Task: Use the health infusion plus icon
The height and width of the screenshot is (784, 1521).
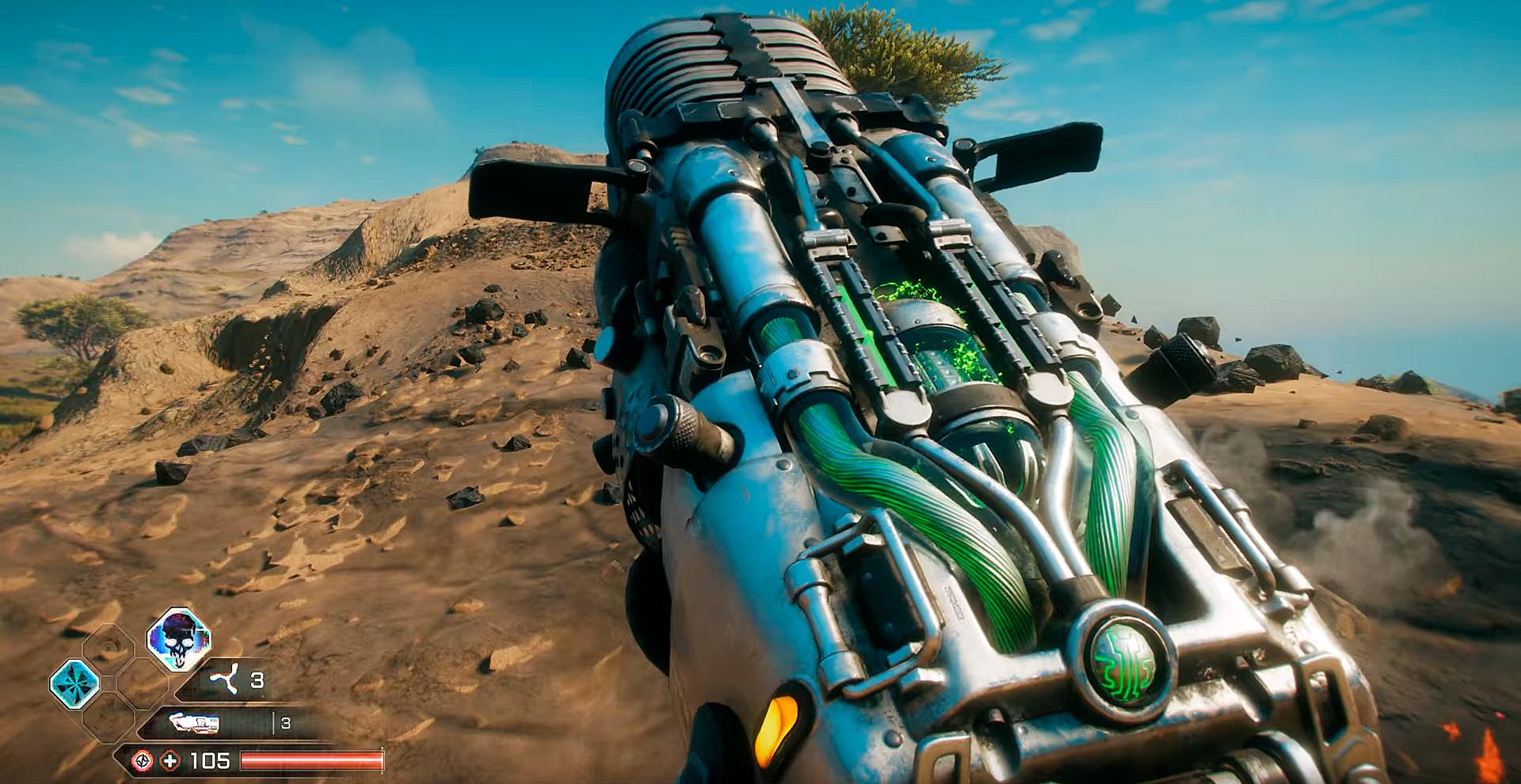Action: tap(170, 761)
